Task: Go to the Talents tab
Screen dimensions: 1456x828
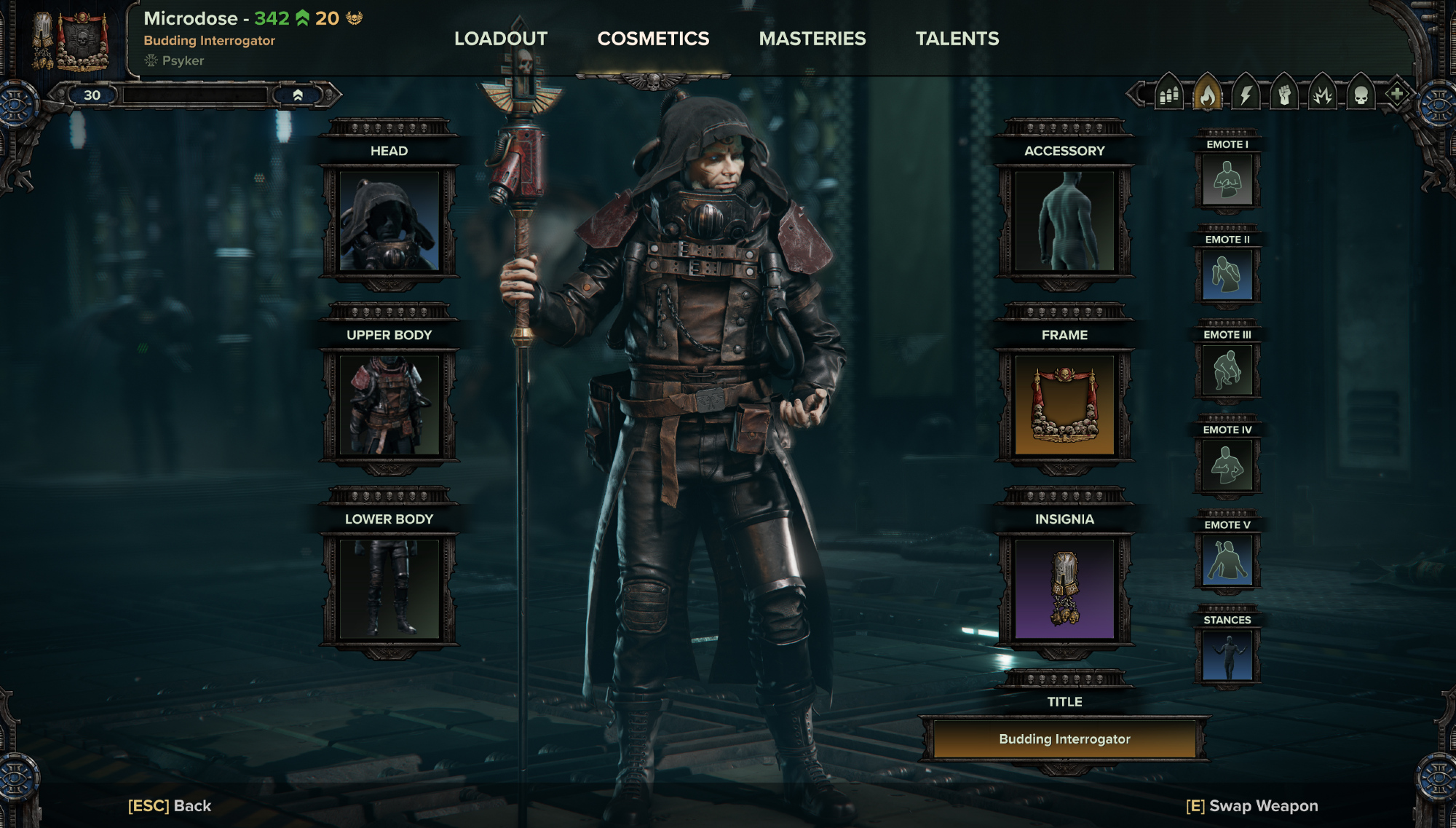Action: point(957,39)
